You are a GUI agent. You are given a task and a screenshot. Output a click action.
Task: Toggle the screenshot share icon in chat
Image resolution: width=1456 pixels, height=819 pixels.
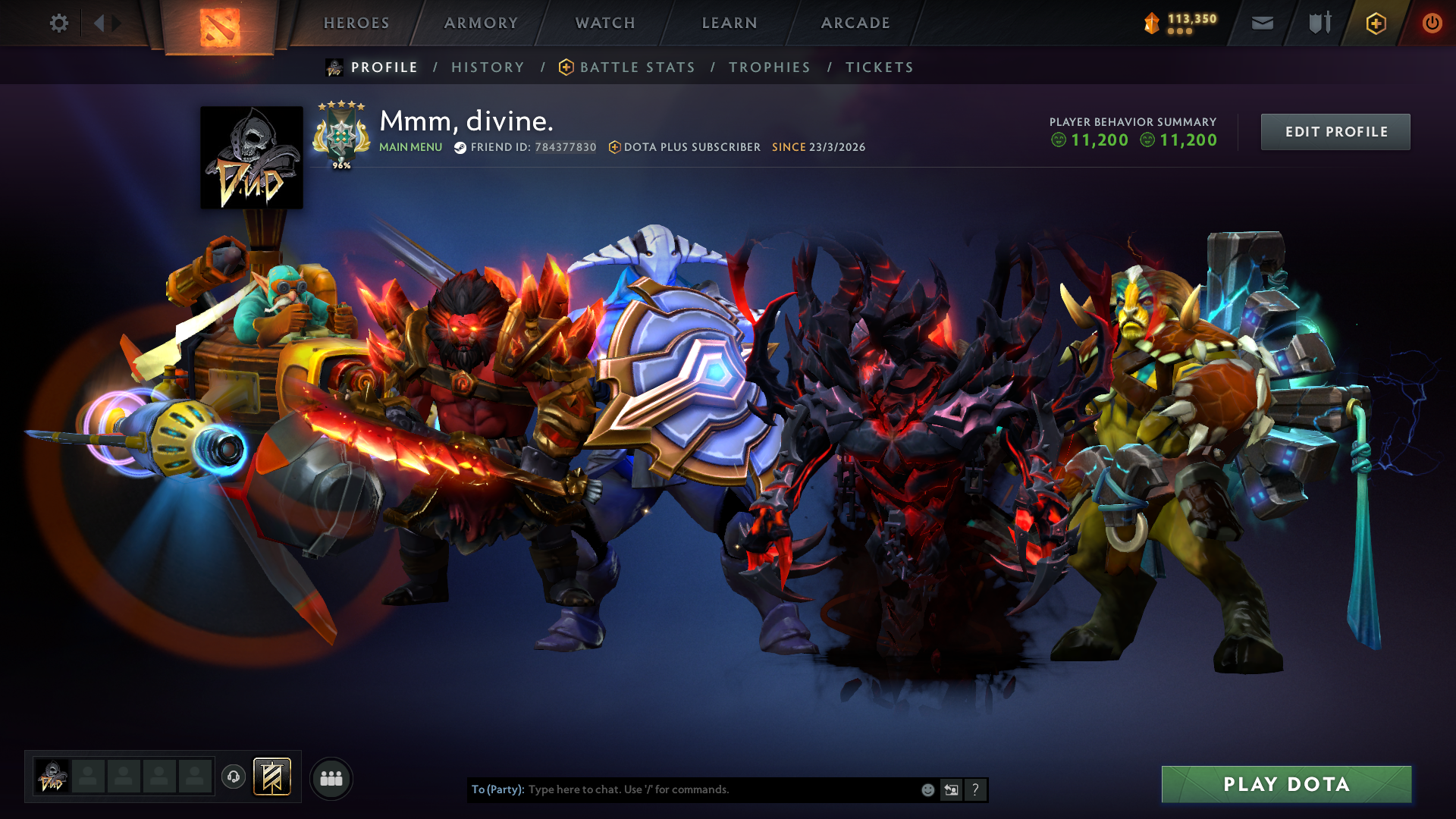(951, 789)
